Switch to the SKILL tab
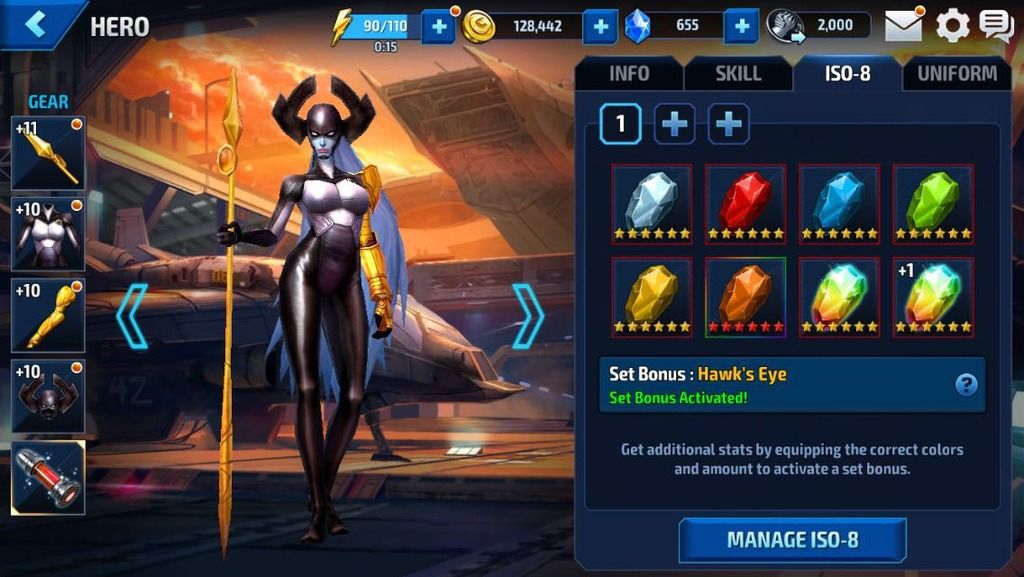 738,73
